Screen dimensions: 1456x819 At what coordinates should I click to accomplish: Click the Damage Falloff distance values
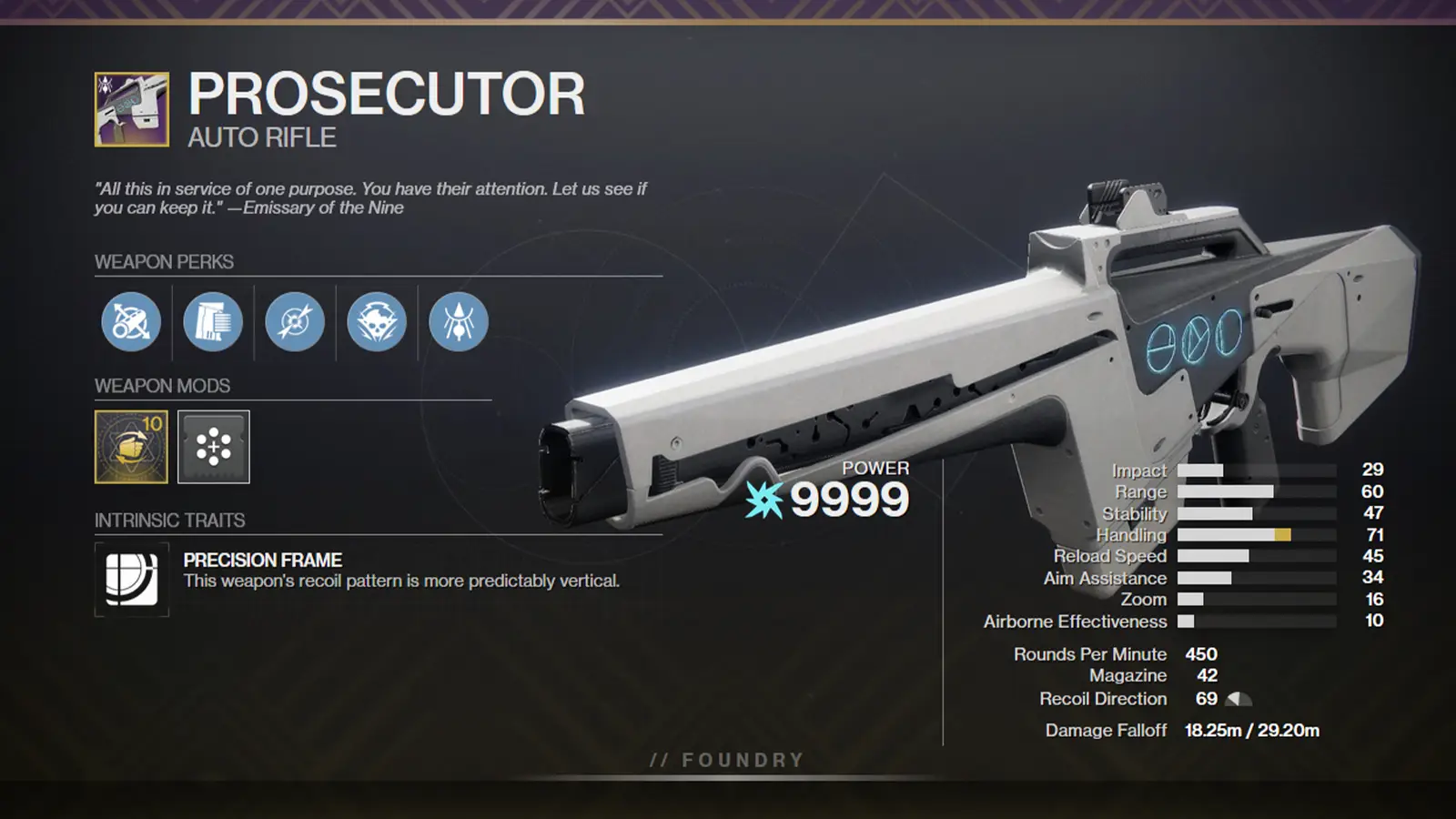(1251, 729)
